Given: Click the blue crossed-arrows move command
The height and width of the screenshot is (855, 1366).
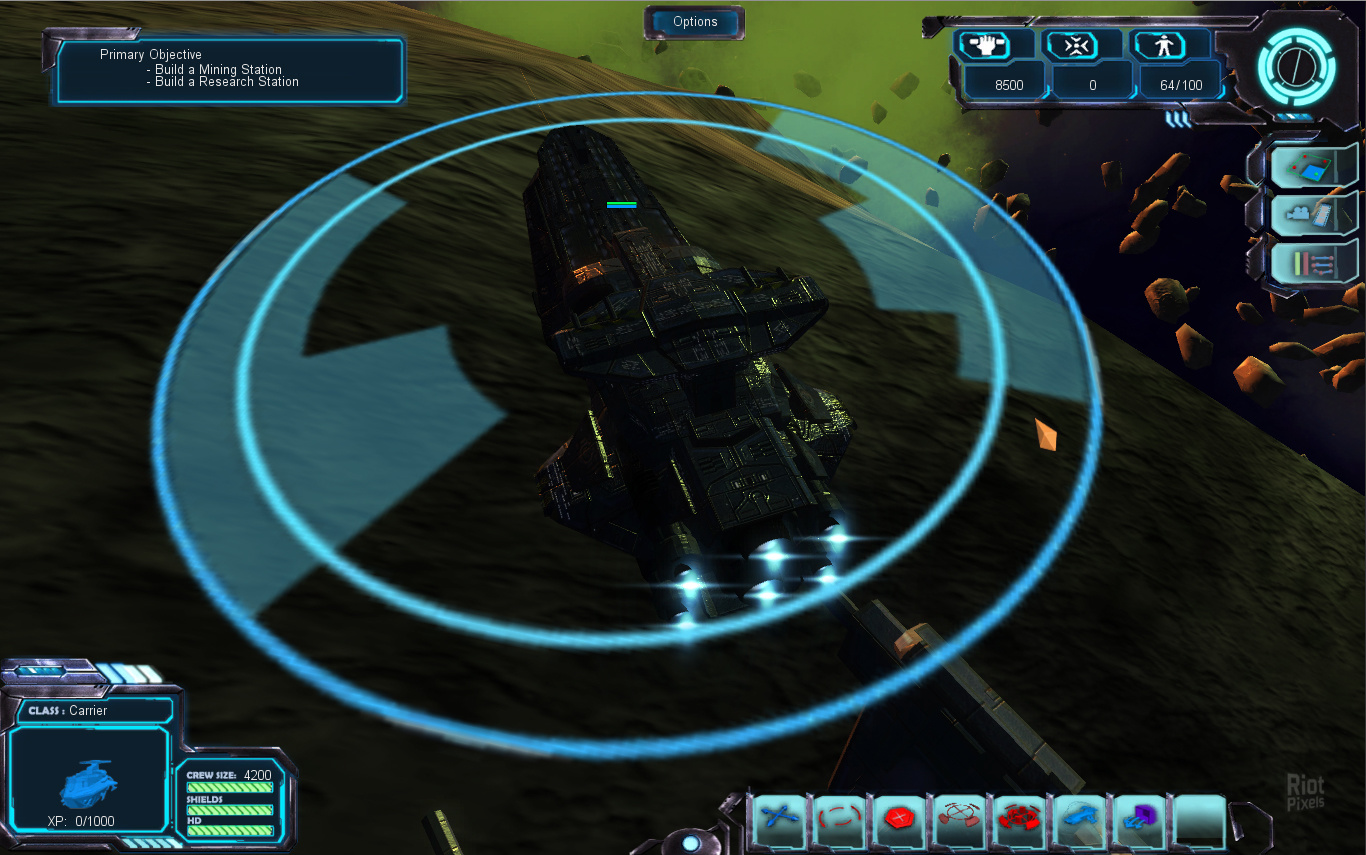Looking at the screenshot, I should point(779,819).
